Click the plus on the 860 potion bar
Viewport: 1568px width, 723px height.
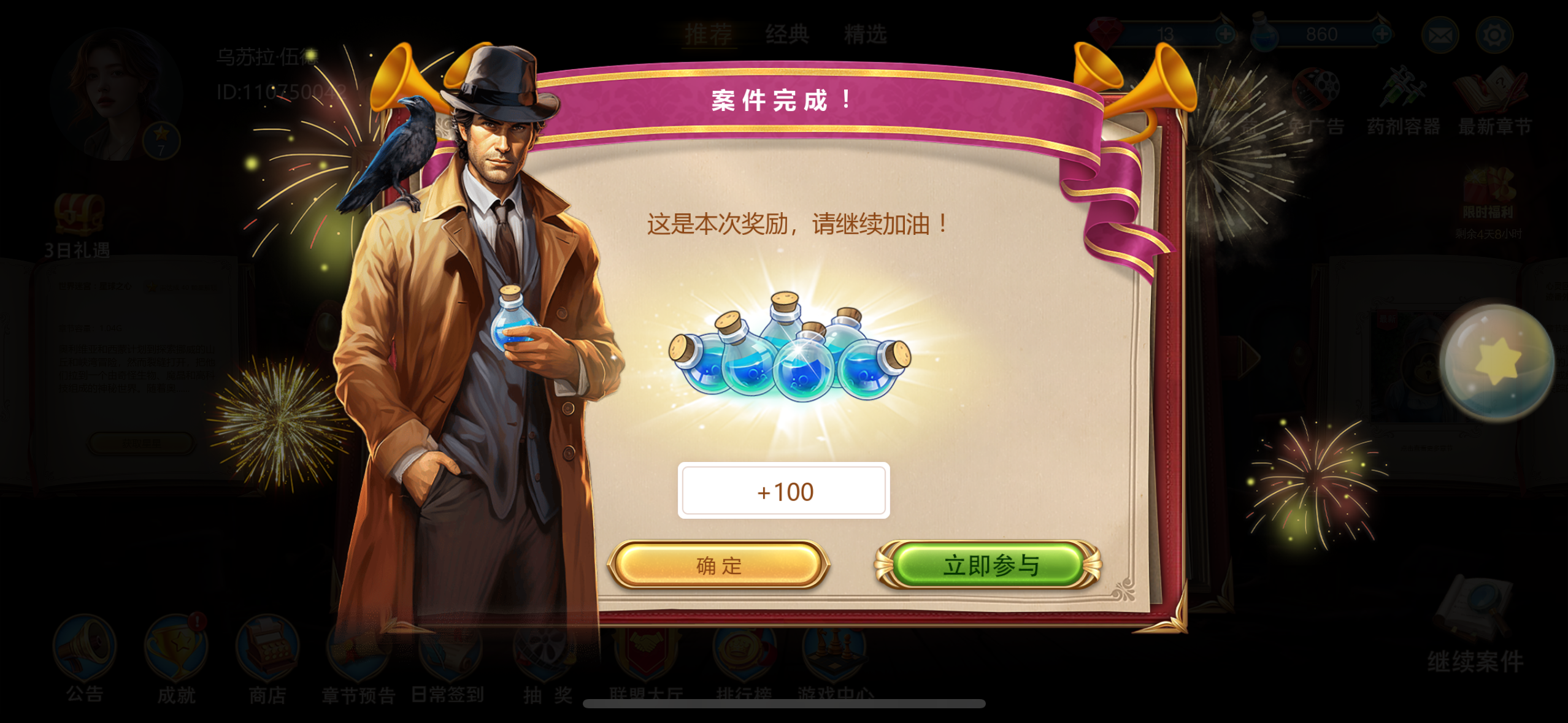1382,34
